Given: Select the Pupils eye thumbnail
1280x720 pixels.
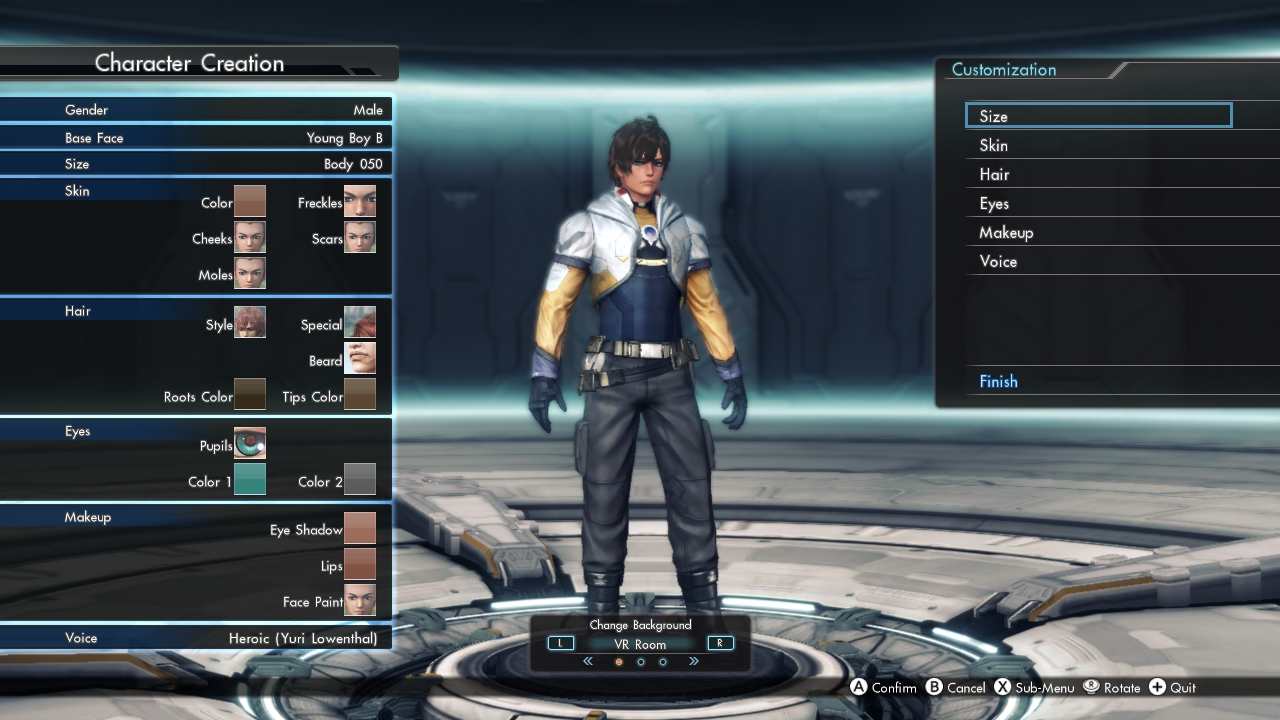Looking at the screenshot, I should (250, 444).
